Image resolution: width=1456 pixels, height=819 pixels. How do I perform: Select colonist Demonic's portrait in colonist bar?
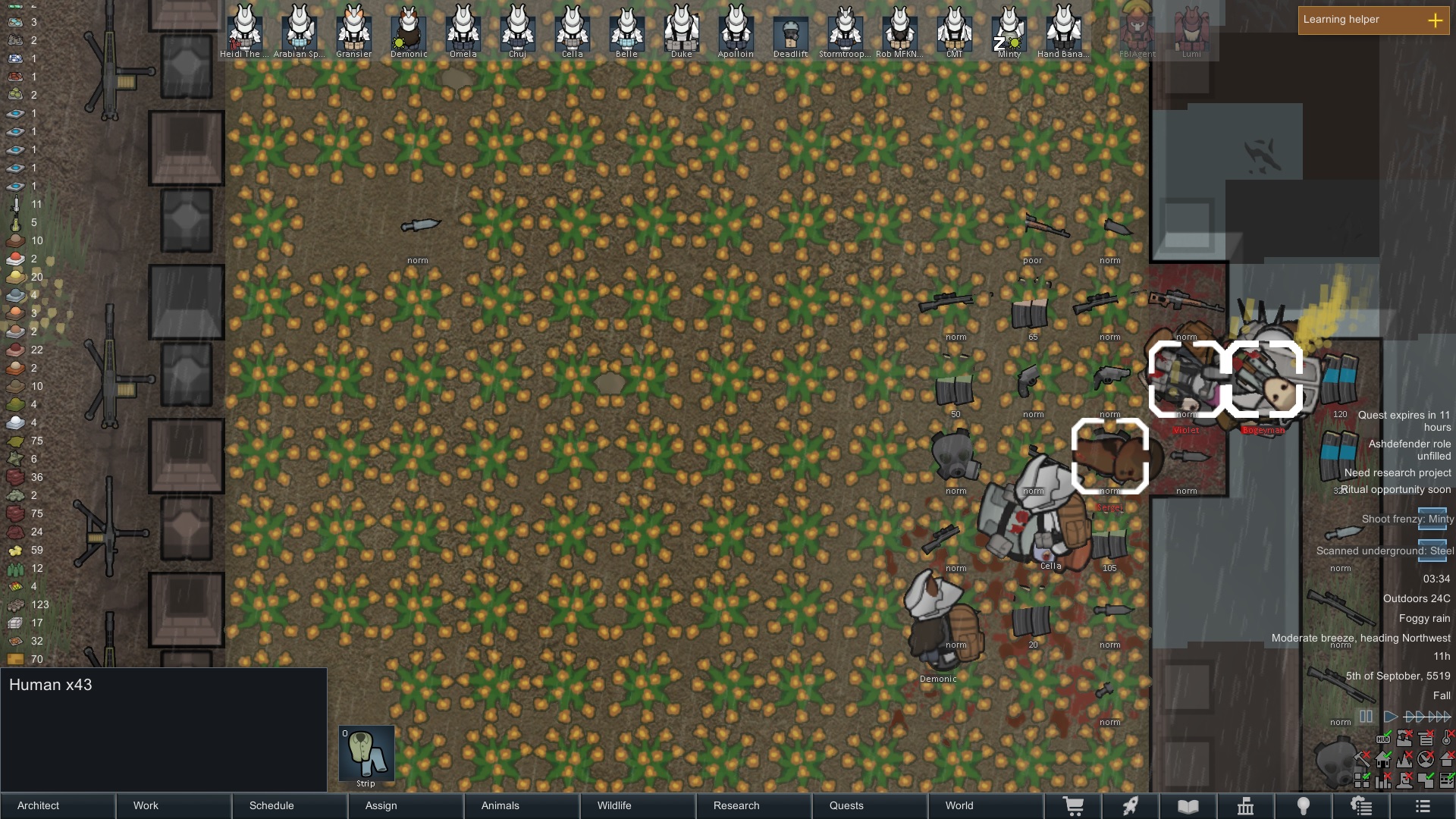click(409, 32)
